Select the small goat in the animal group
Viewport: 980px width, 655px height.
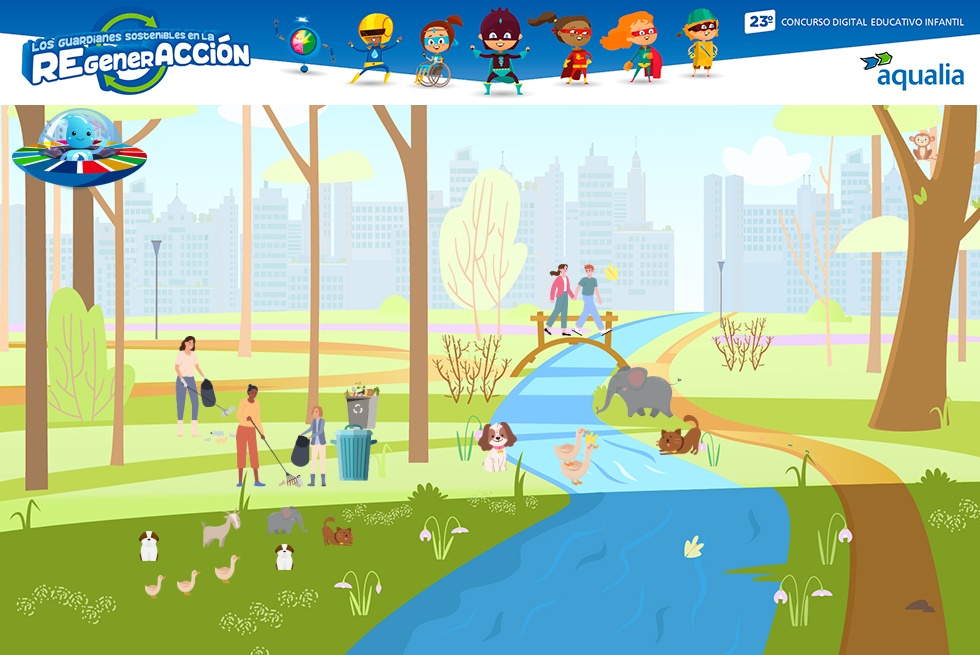[220, 529]
